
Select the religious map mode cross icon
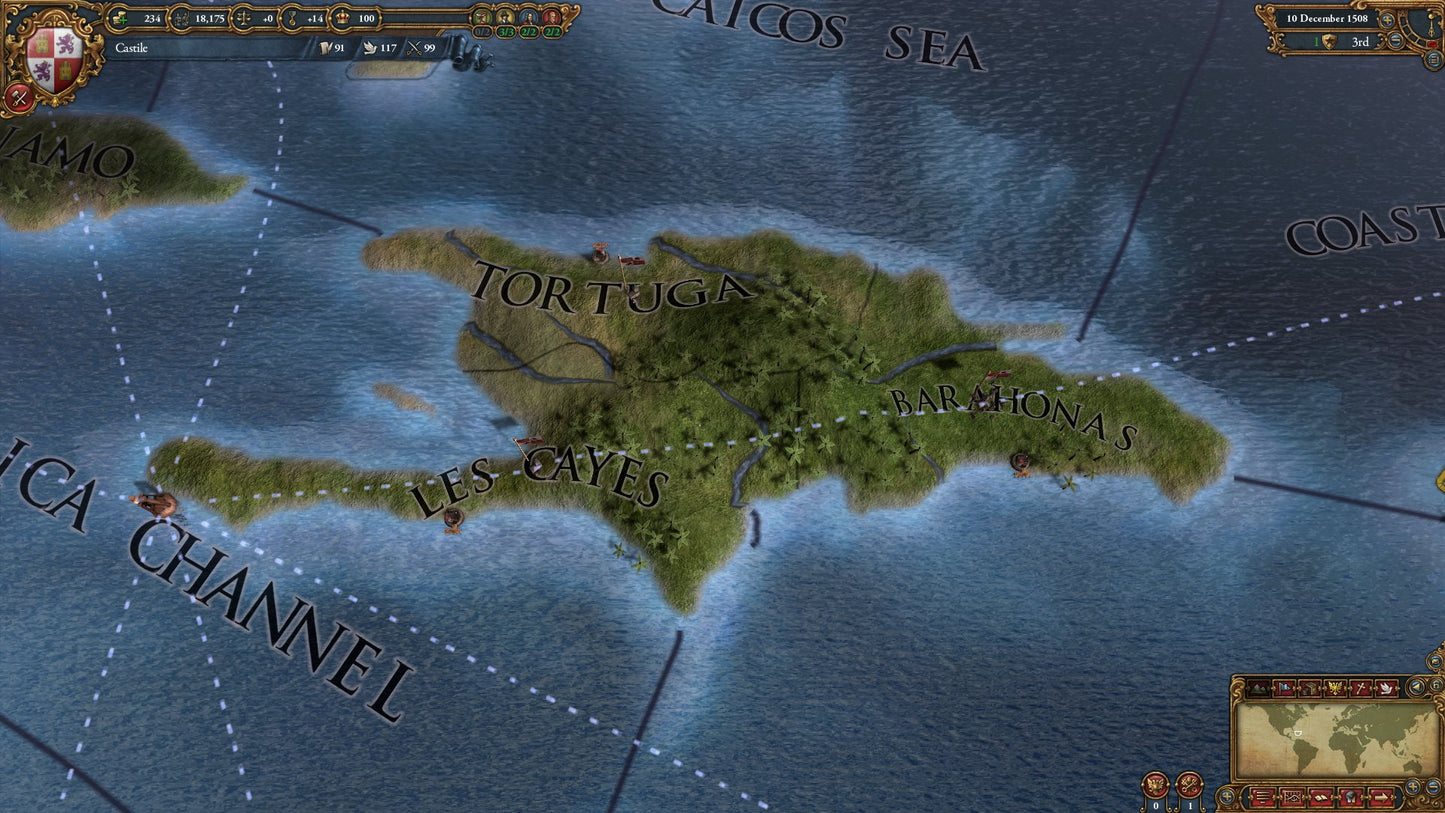click(1360, 687)
